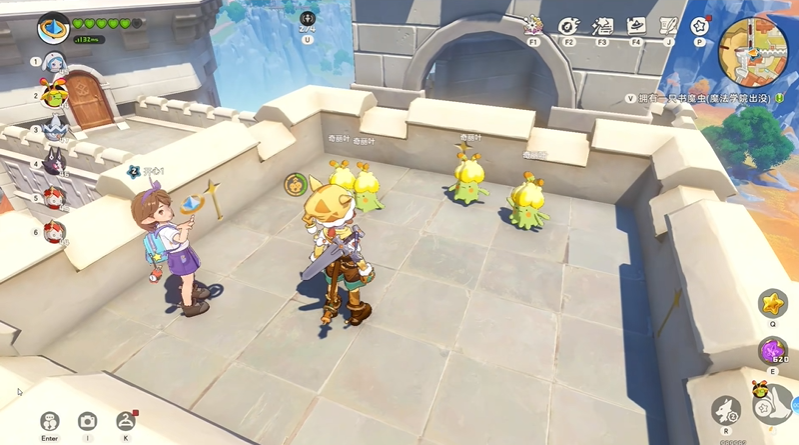Select the white-haired pet in party slot 1

[54, 63]
